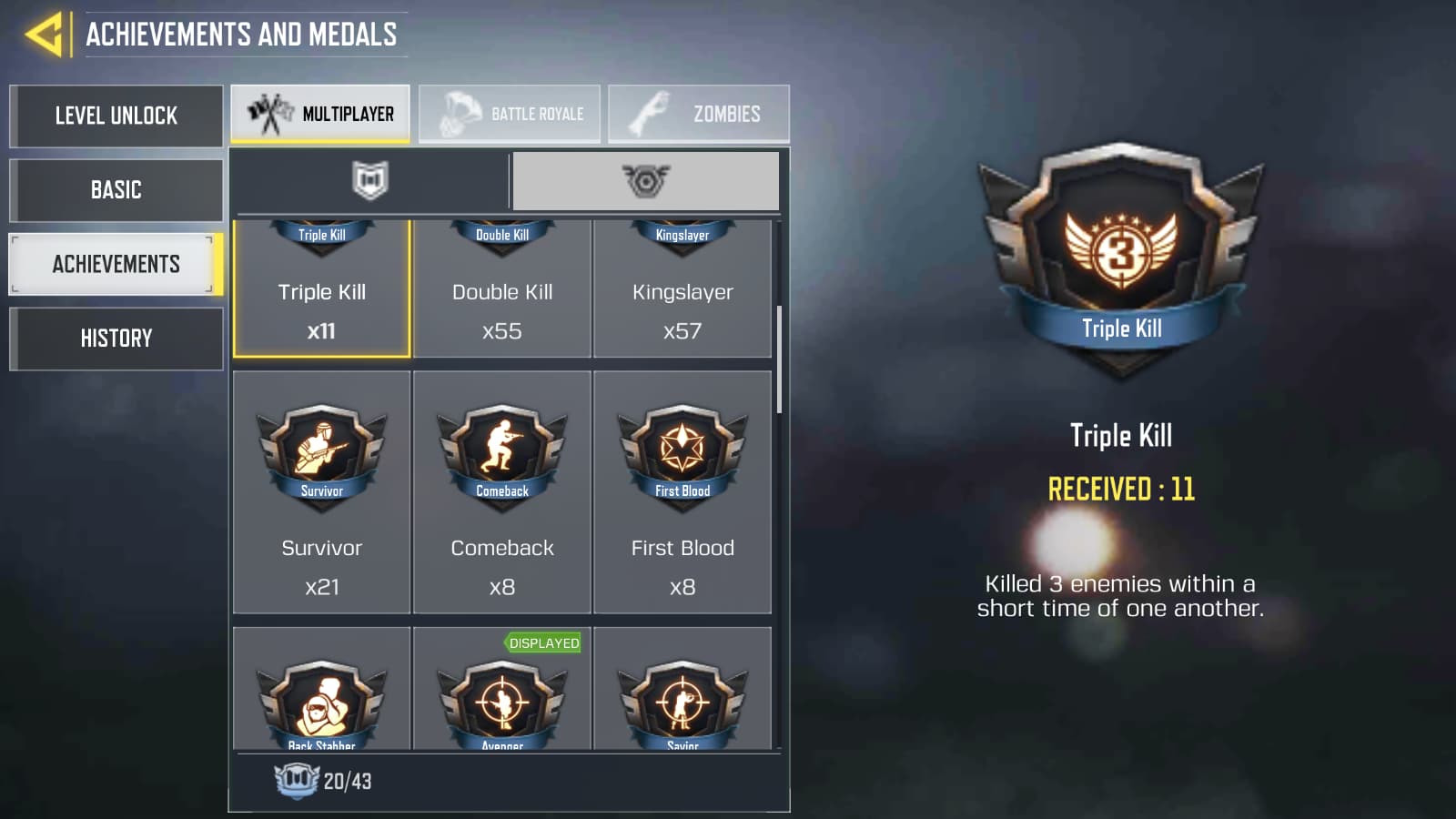Select the shield icon sub-tab

point(369,179)
